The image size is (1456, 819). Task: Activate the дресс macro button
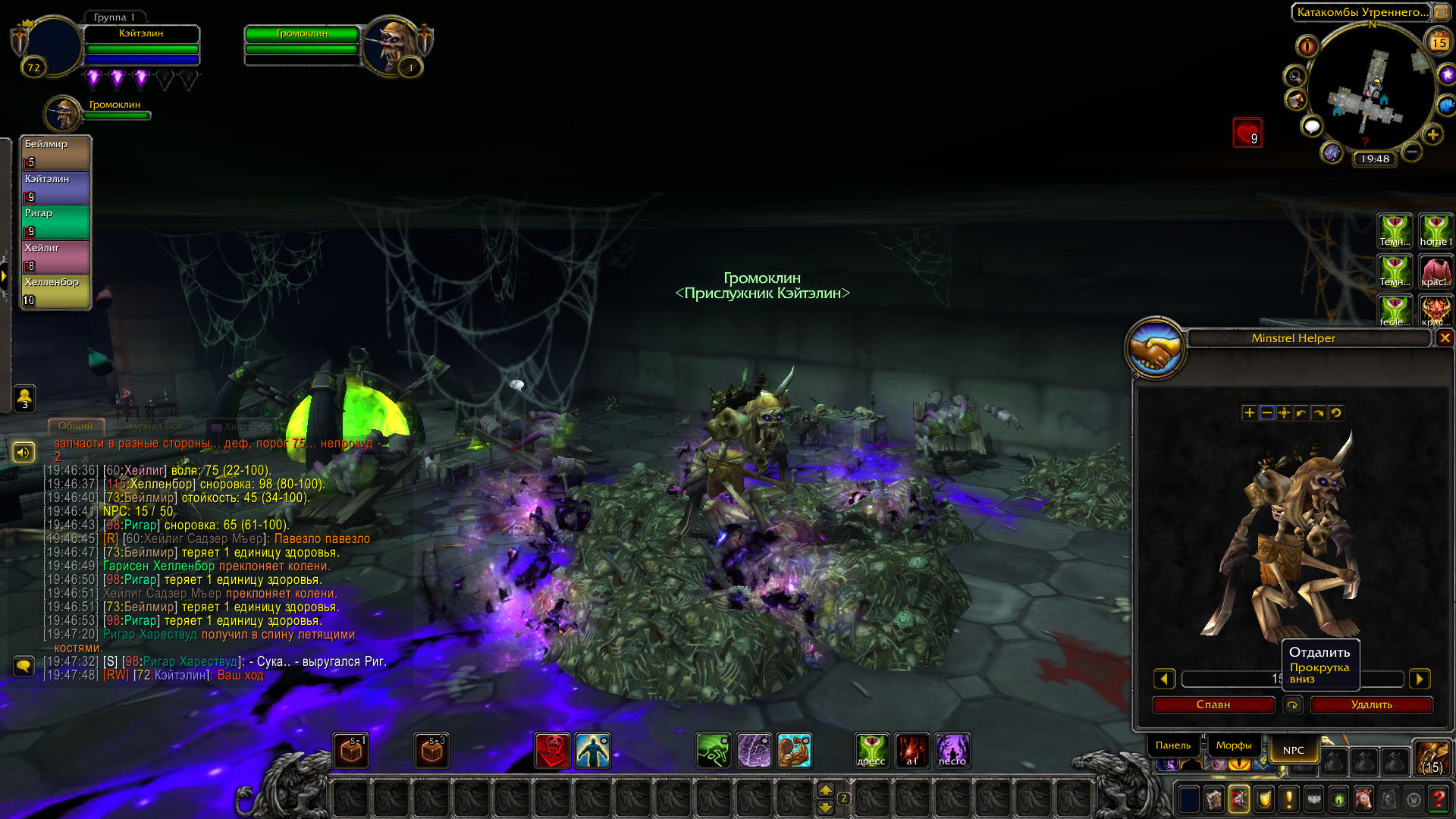click(871, 750)
